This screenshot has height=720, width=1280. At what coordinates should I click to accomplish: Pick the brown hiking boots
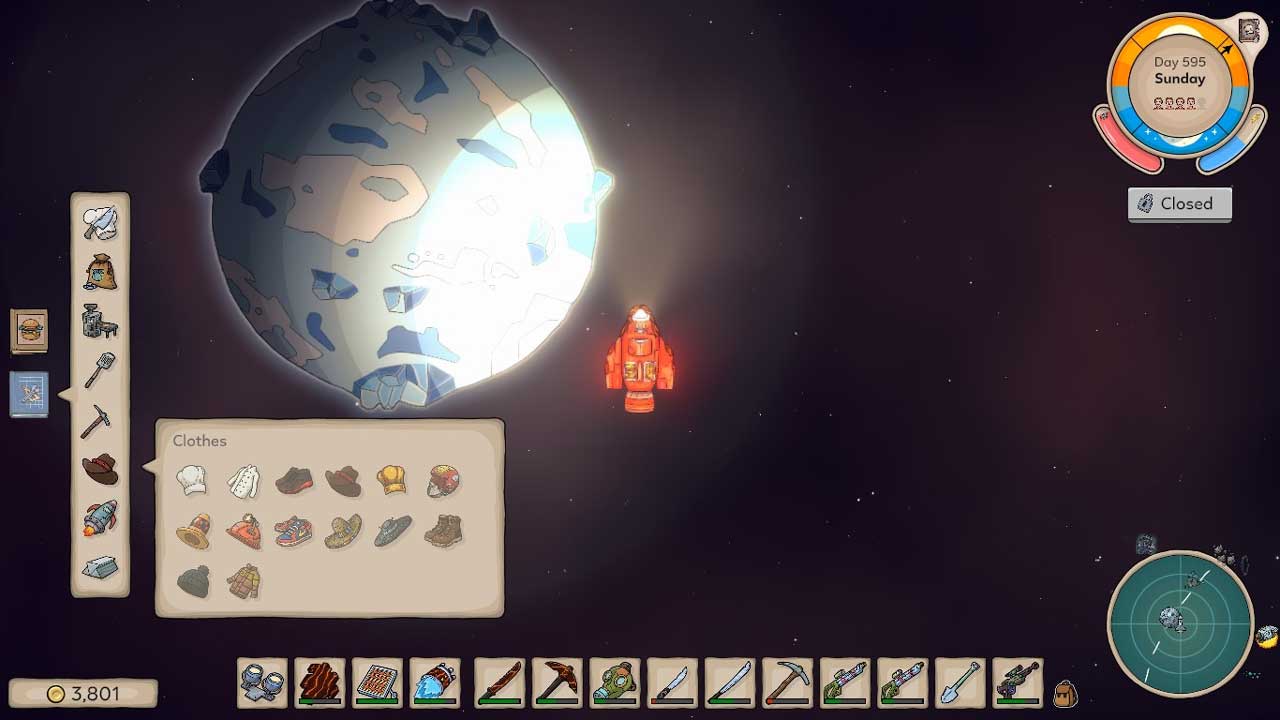click(442, 530)
